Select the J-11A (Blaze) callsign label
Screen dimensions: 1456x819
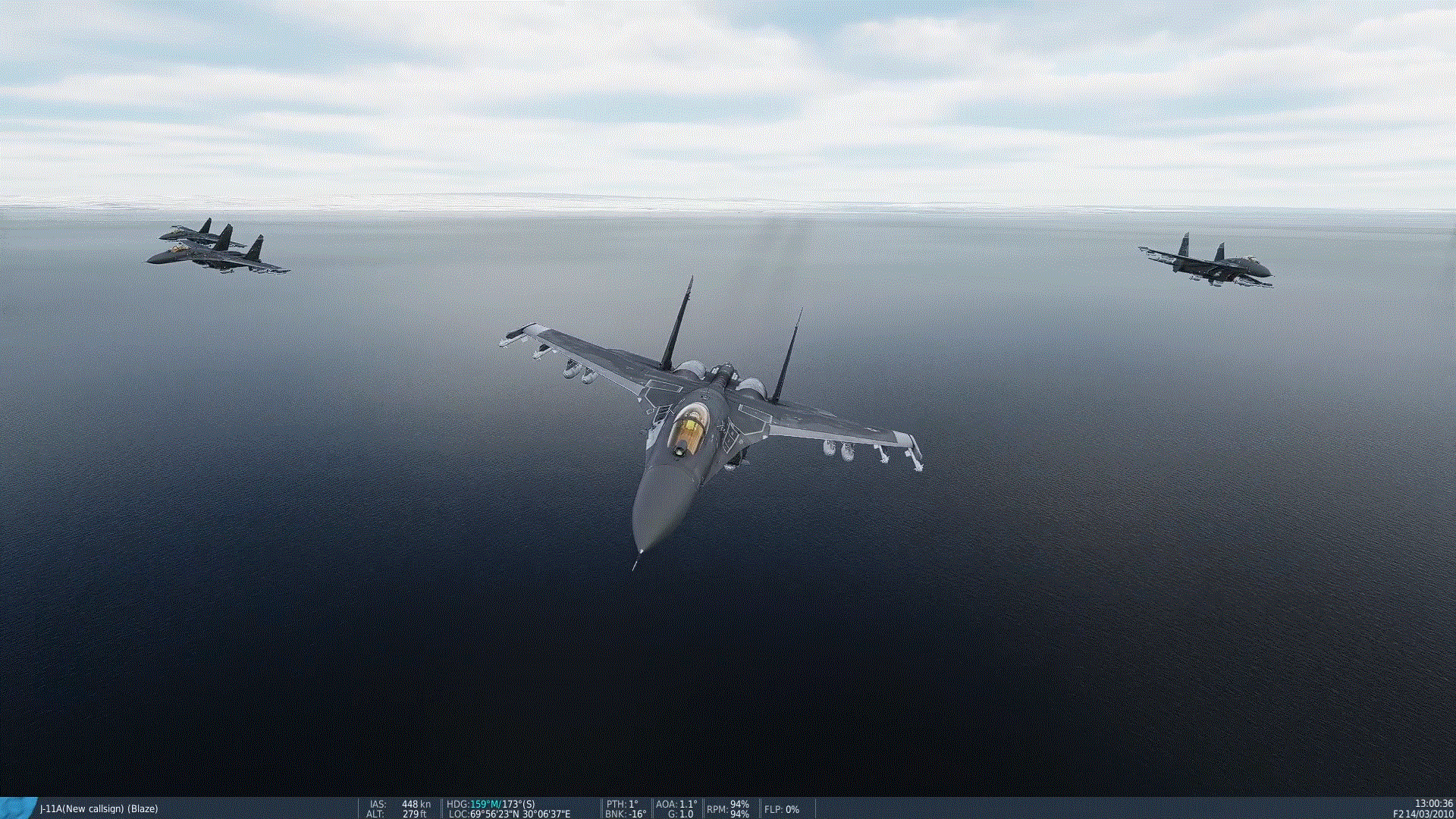point(99,808)
